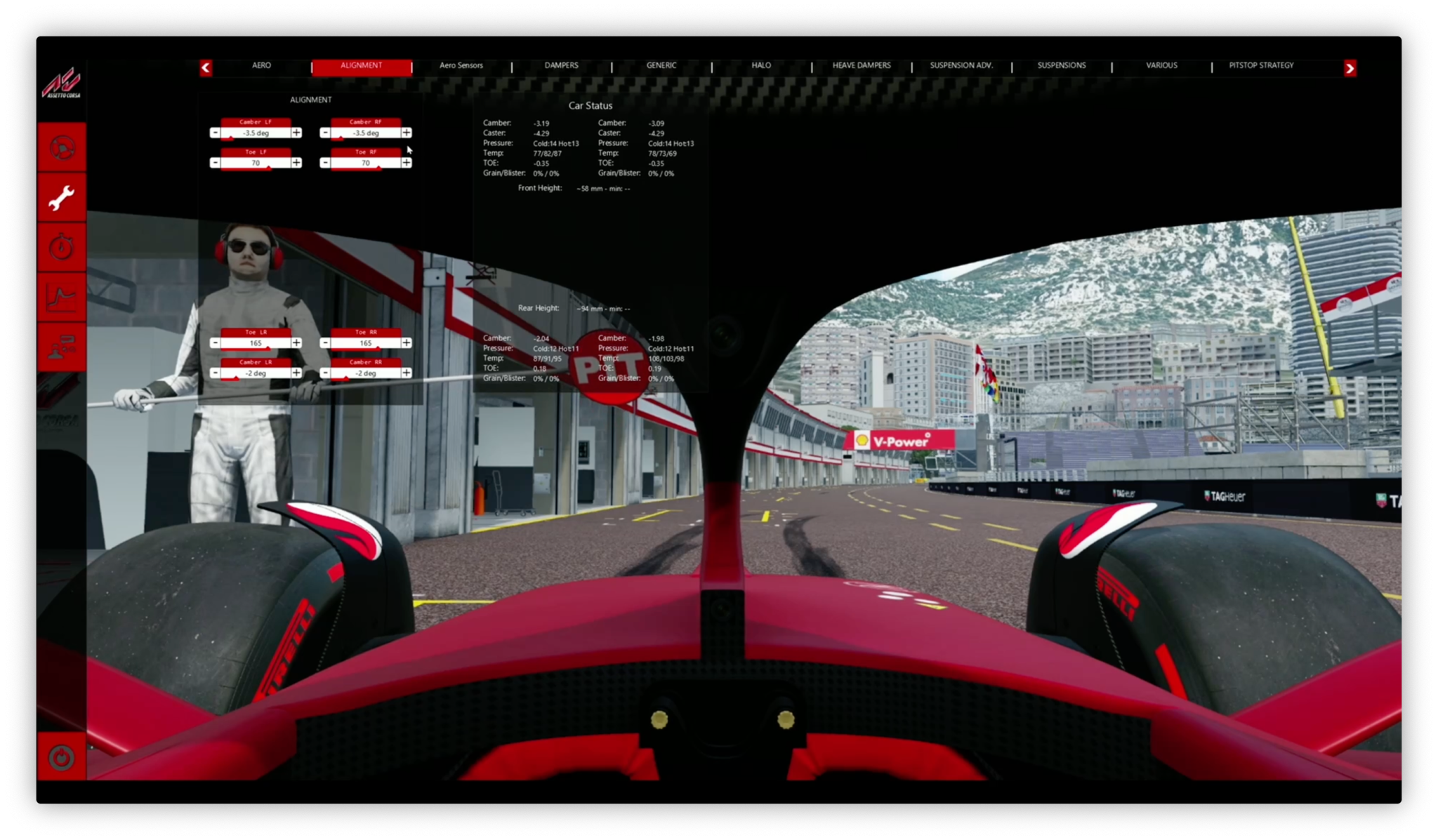Click the minus button on Camber LF
This screenshot has width=1438, height=840.
(x=216, y=132)
